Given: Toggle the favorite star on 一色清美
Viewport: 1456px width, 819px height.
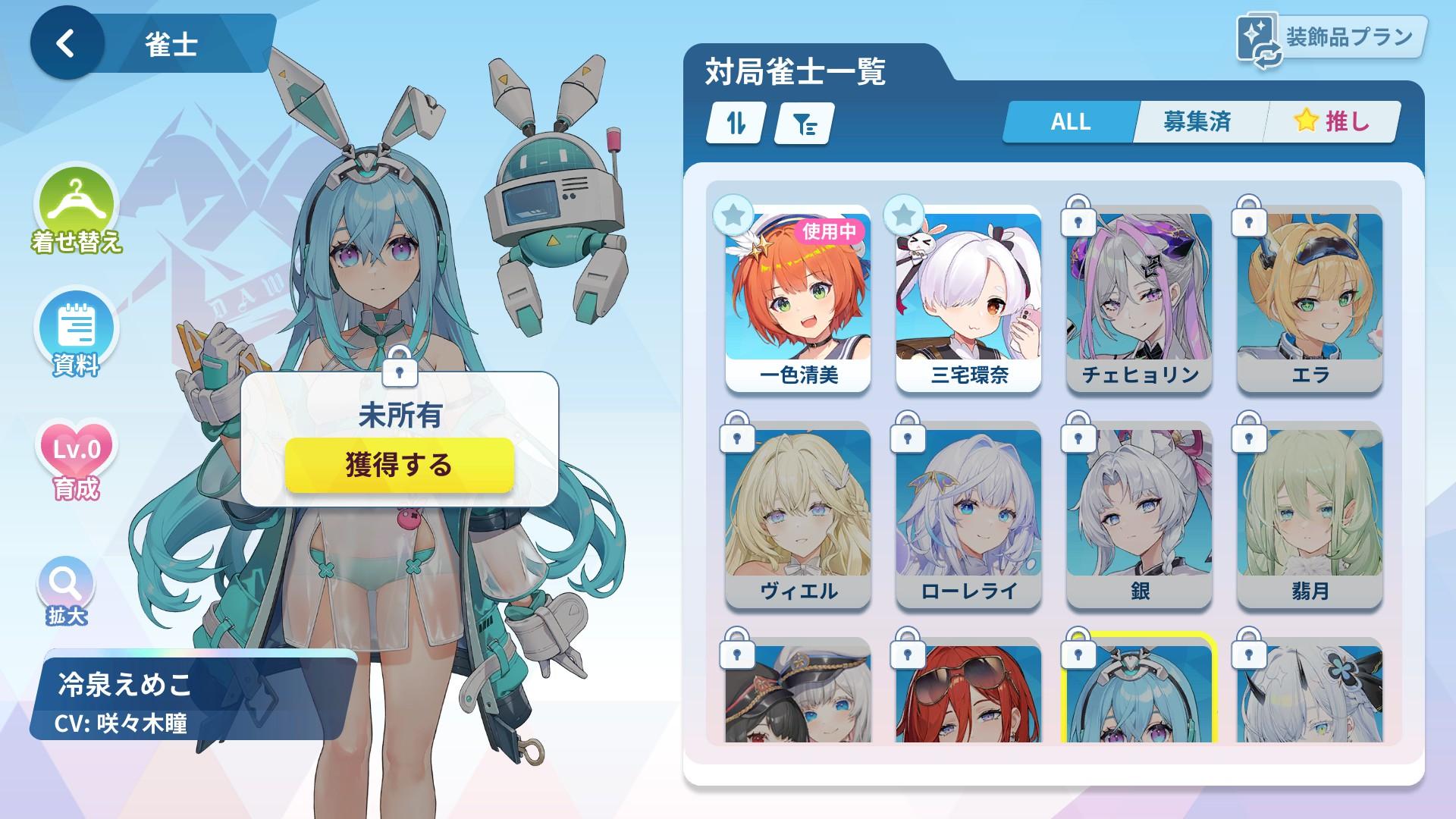Looking at the screenshot, I should (x=732, y=215).
